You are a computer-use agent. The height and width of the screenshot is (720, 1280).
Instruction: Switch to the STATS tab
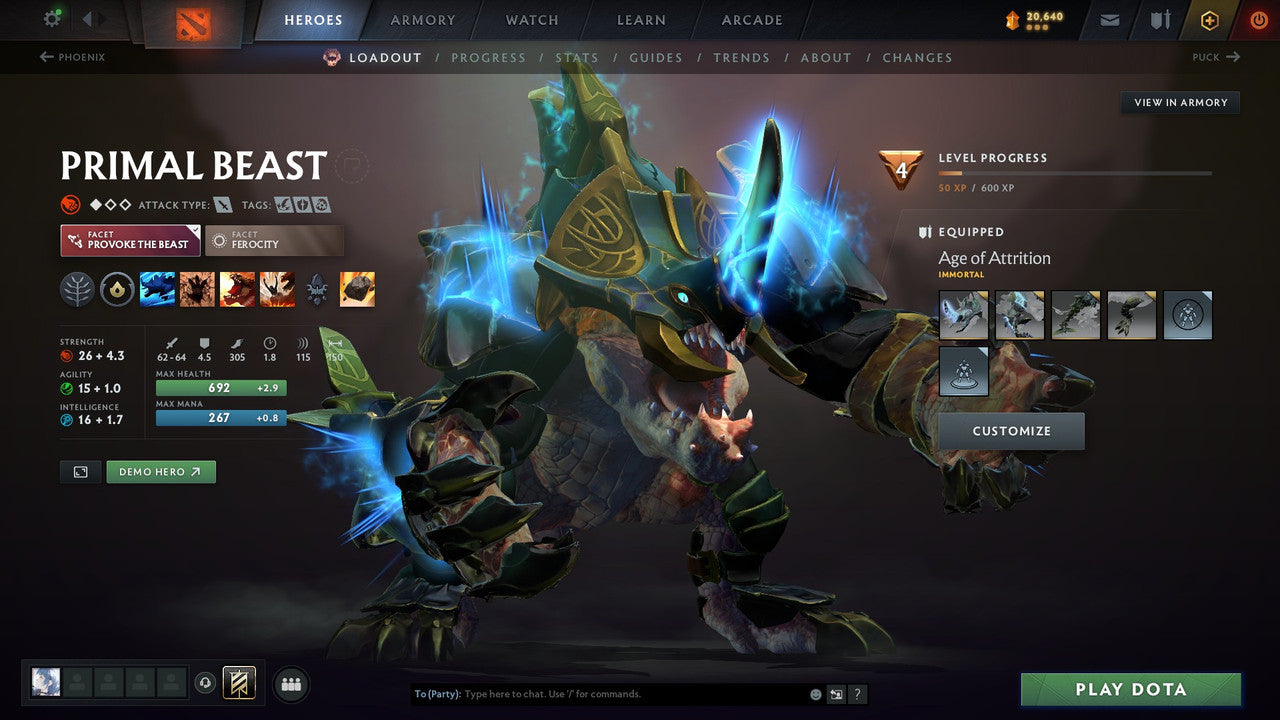(x=577, y=57)
